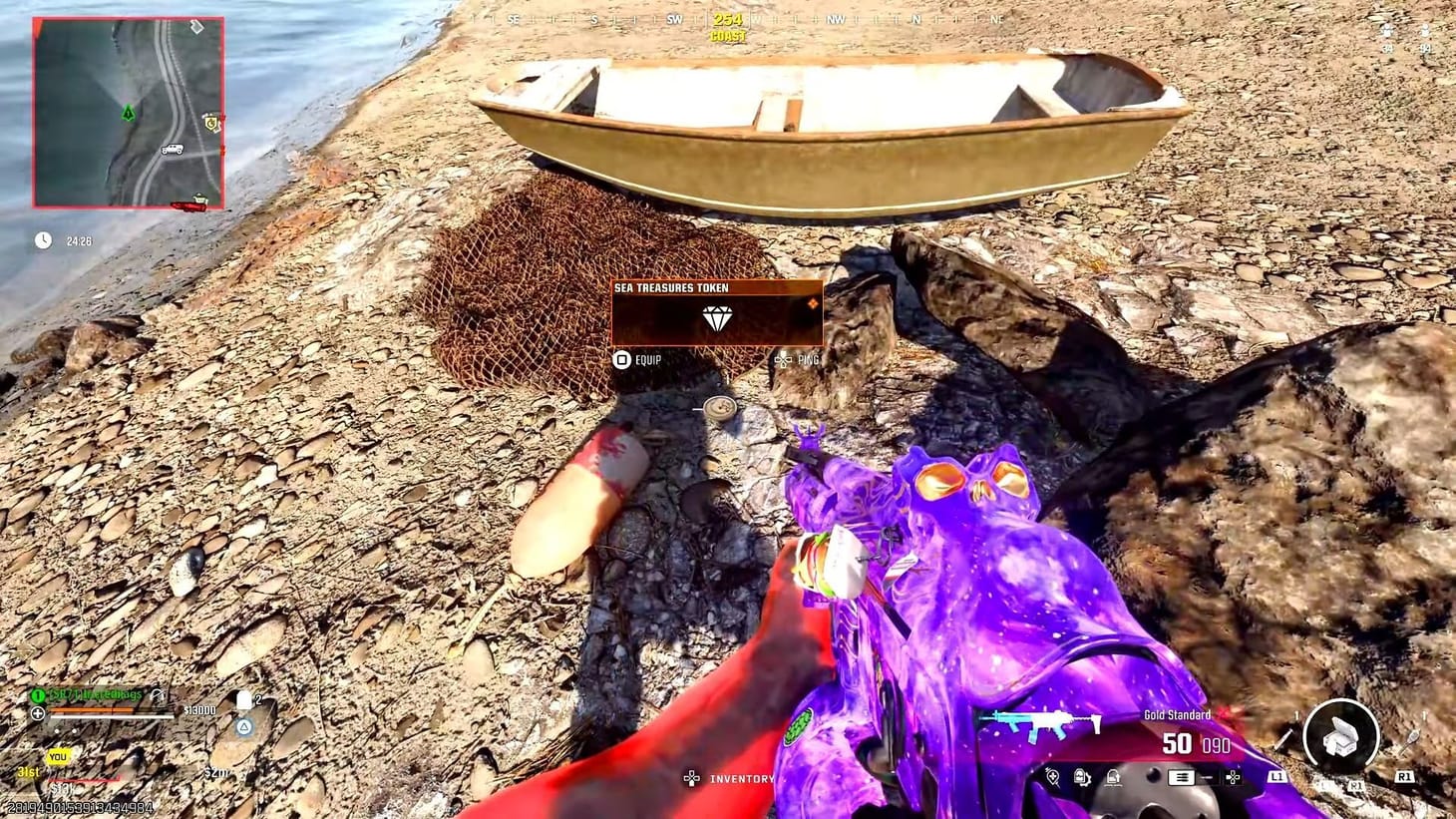Toggle the triangle pickup prompt indicator
1456x819 pixels.
coord(244,727)
